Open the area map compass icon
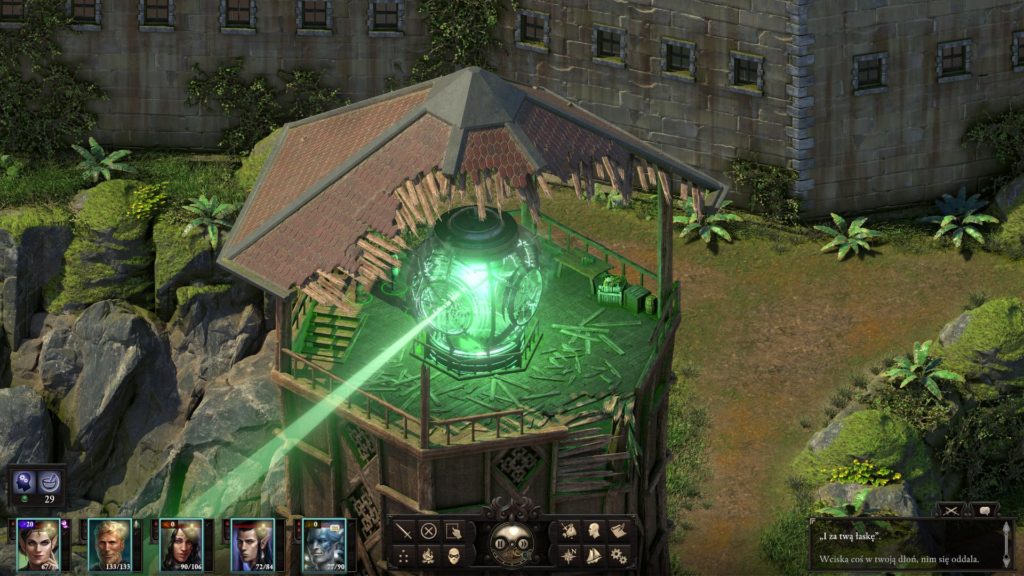This screenshot has height=576, width=1024. tap(570, 554)
